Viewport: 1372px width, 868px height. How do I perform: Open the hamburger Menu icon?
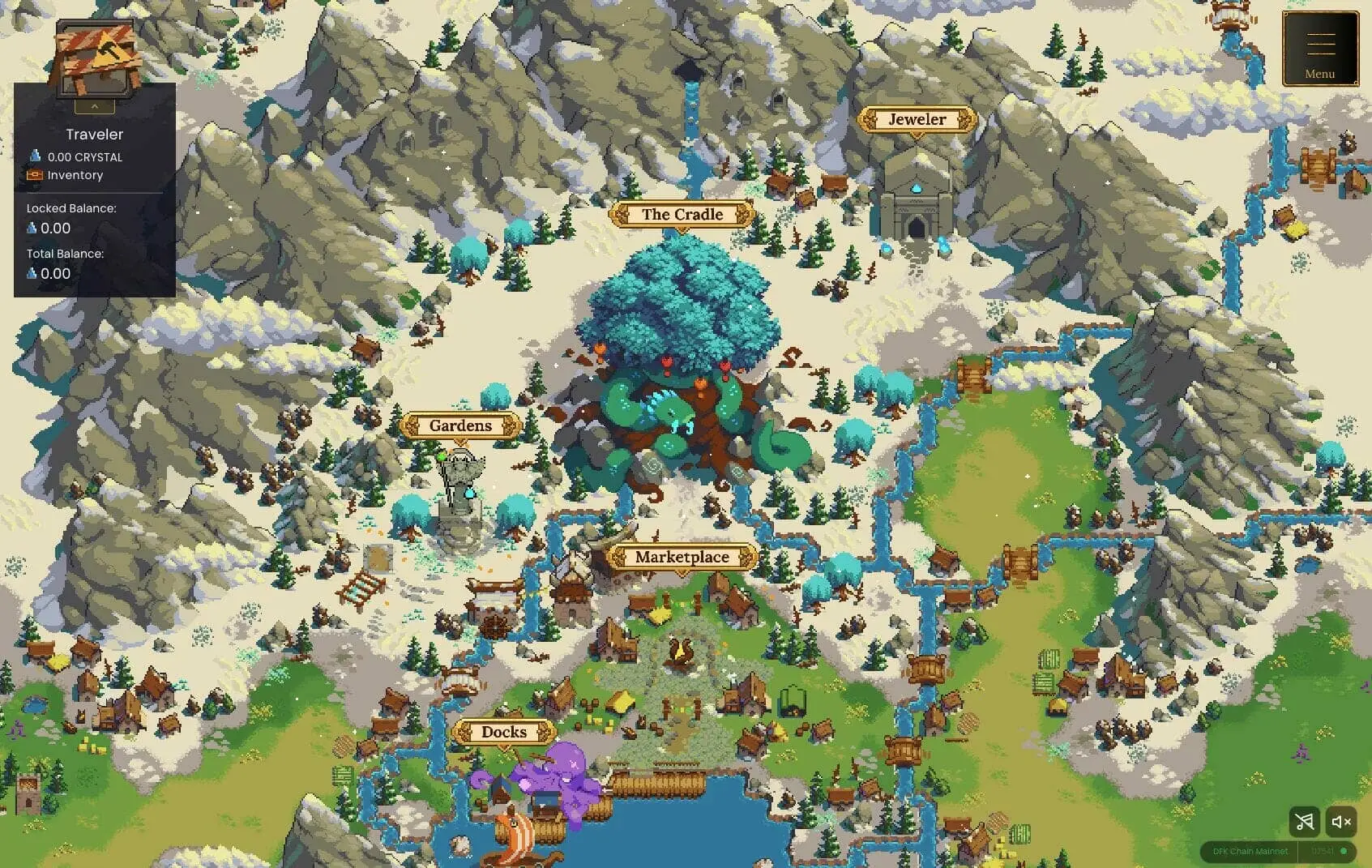(x=1320, y=42)
